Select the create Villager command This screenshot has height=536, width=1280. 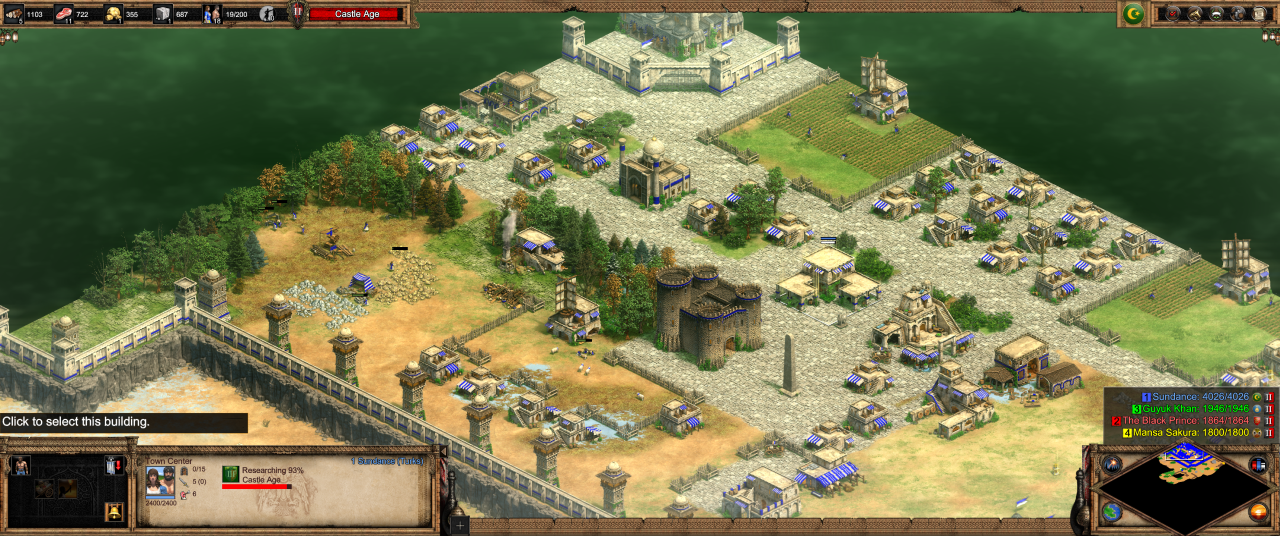(19, 466)
